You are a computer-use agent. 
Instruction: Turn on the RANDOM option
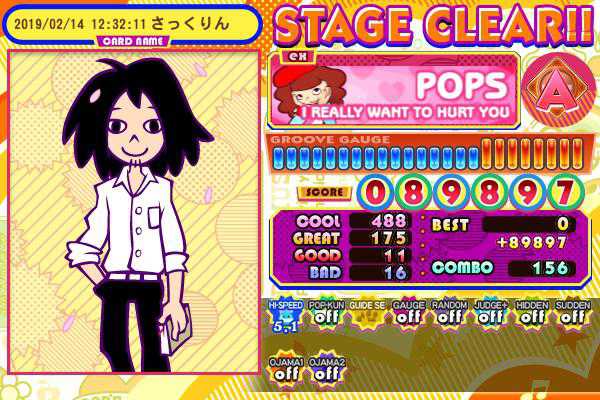click(449, 317)
